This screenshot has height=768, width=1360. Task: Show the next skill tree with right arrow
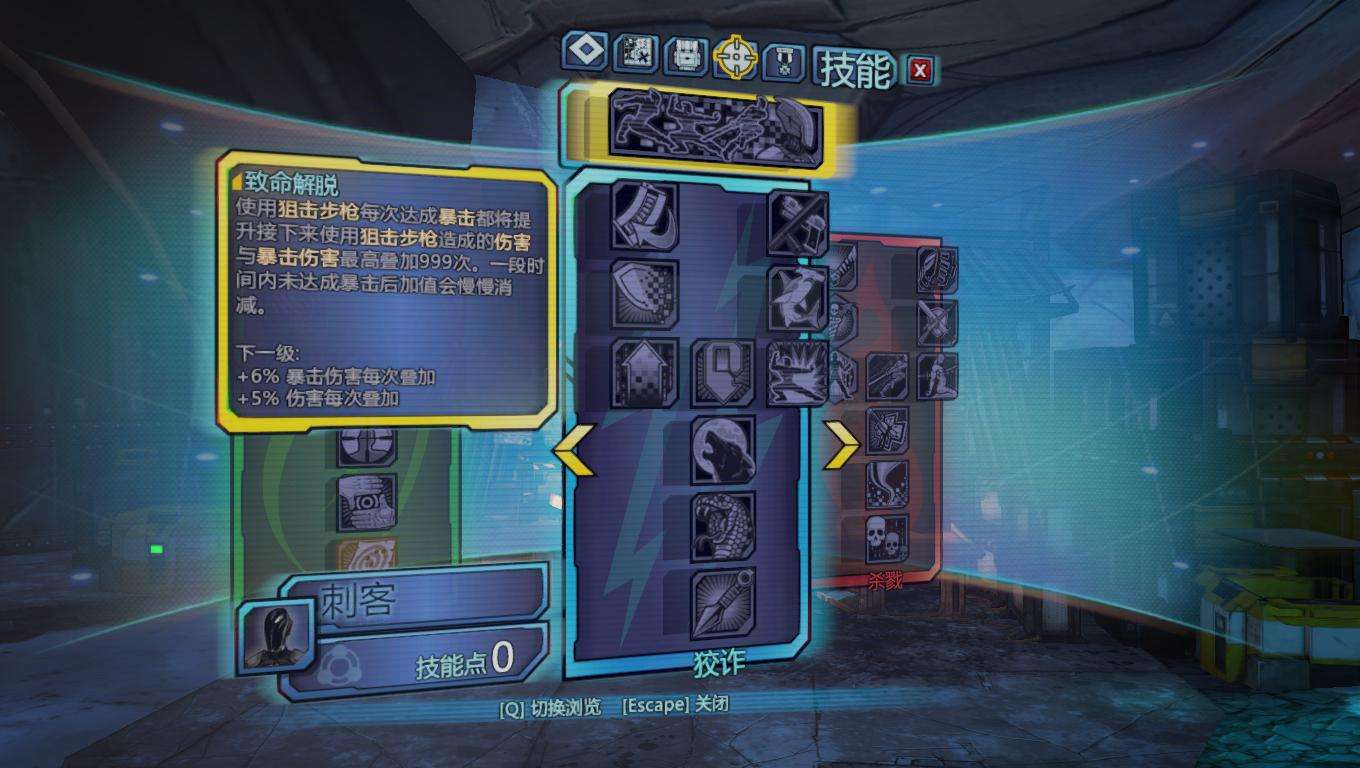pos(840,445)
